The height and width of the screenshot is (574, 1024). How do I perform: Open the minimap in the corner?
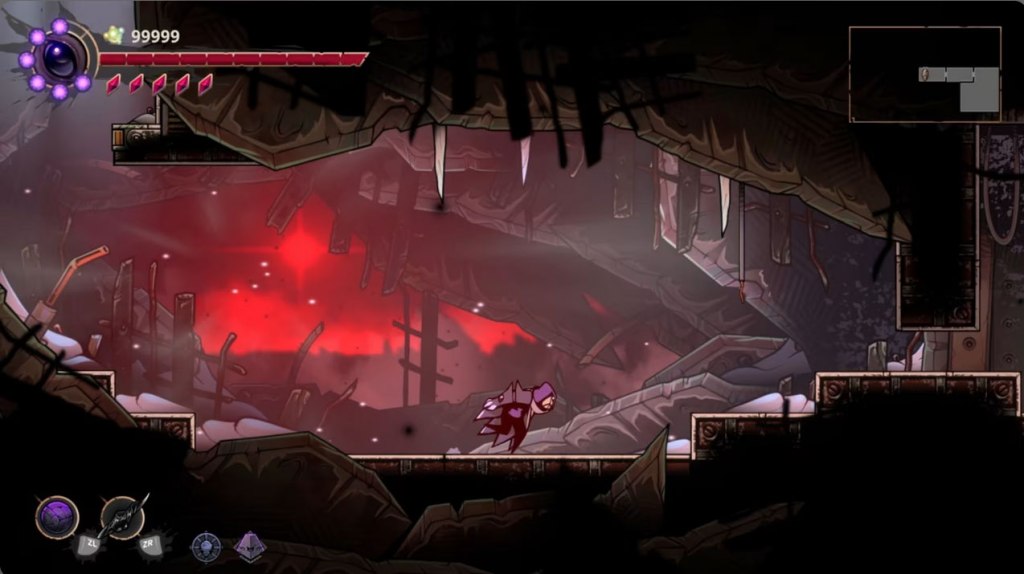coord(925,74)
